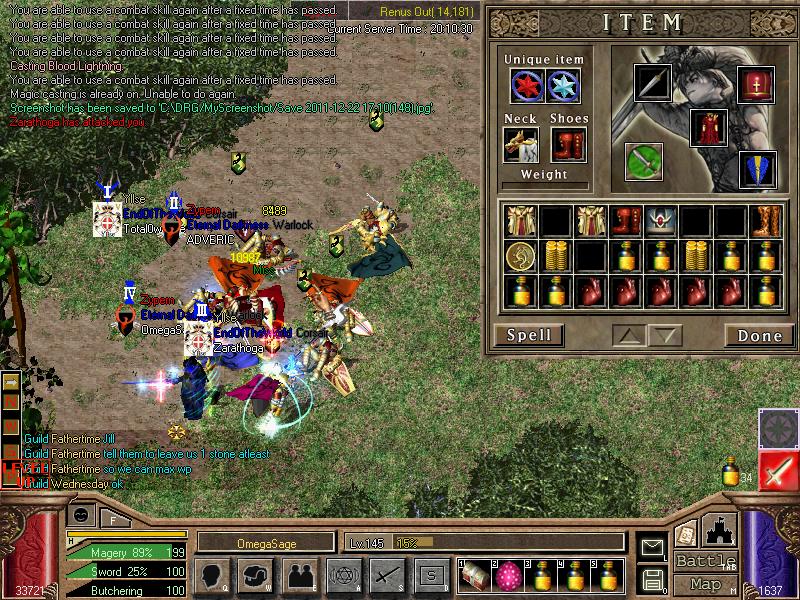The width and height of the screenshot is (800, 600).
Task: Open the party members icon
Action: [x=299, y=575]
